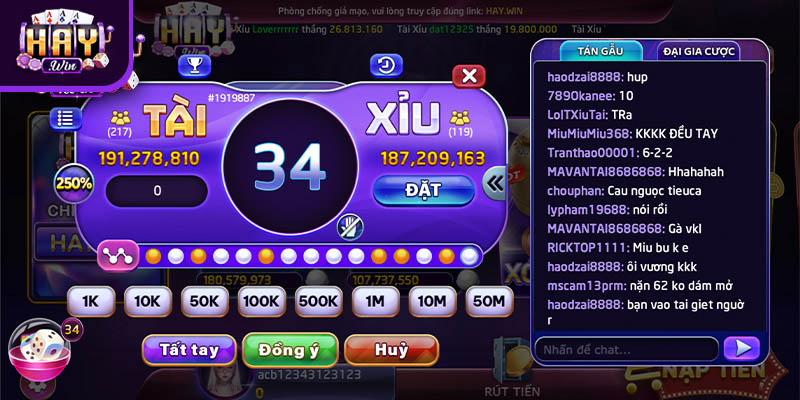Click the chat message input field
The image size is (800, 400).
click(625, 349)
